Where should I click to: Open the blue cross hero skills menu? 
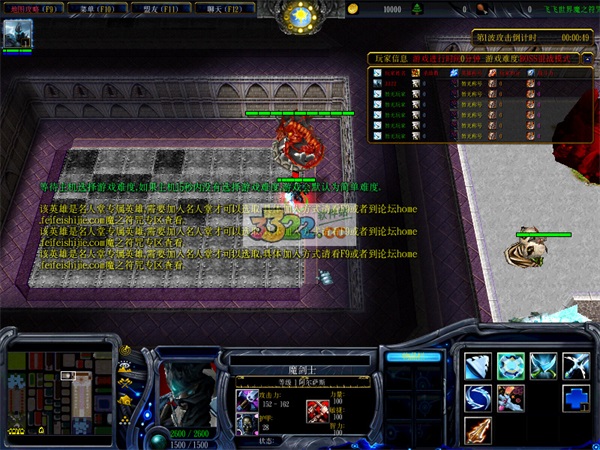pos(576,398)
